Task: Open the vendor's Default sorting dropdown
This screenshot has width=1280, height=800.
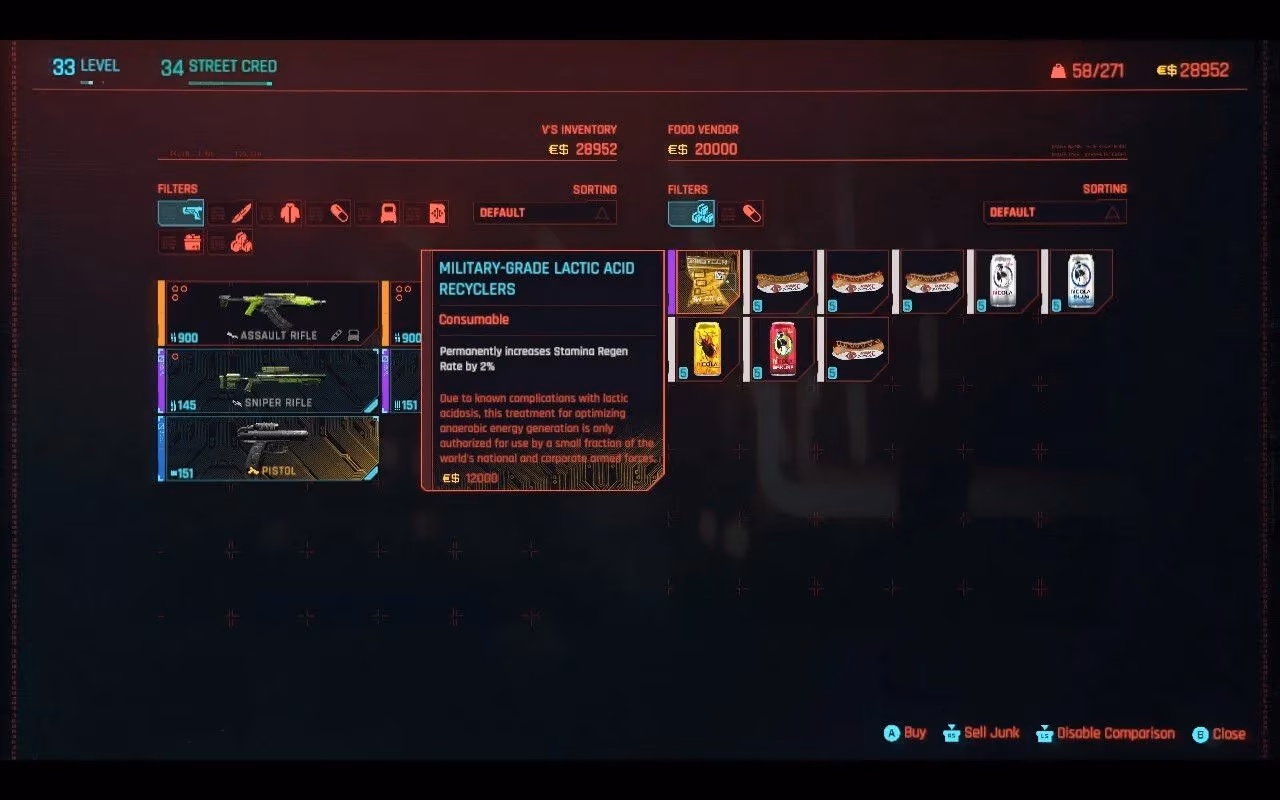Action: 1054,212
